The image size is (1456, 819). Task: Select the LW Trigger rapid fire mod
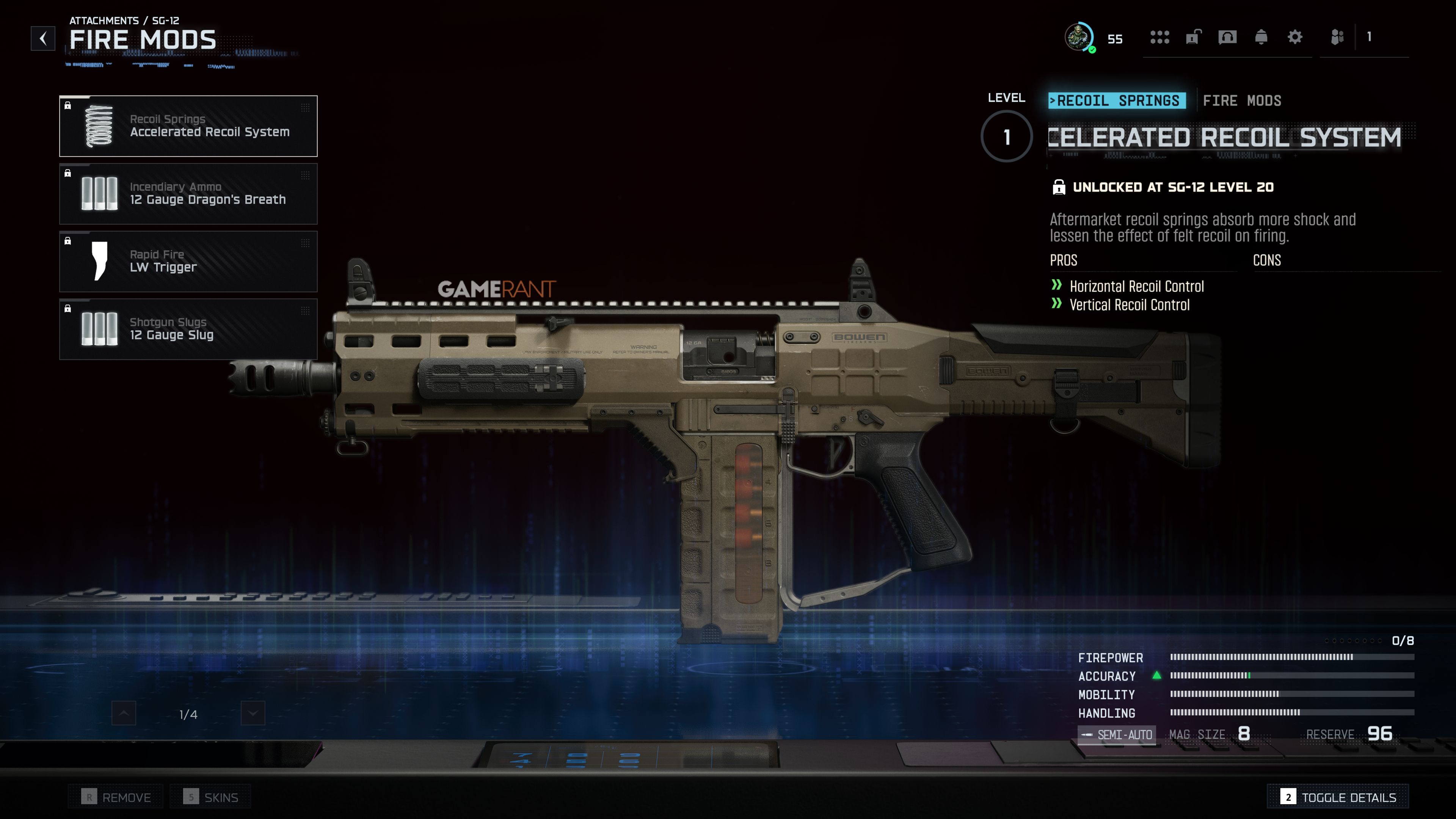(x=188, y=261)
